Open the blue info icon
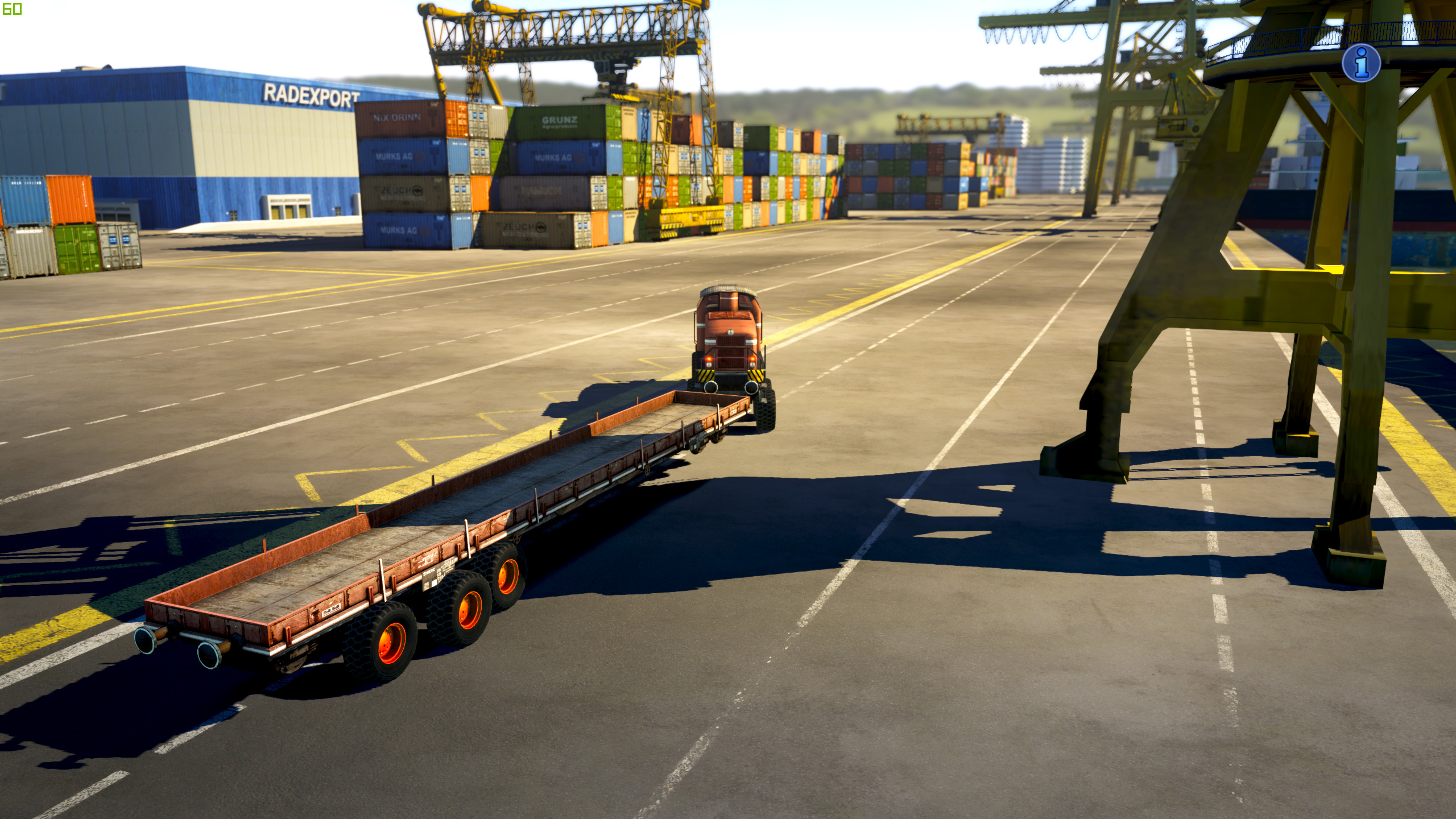1456x819 pixels. point(1361,63)
